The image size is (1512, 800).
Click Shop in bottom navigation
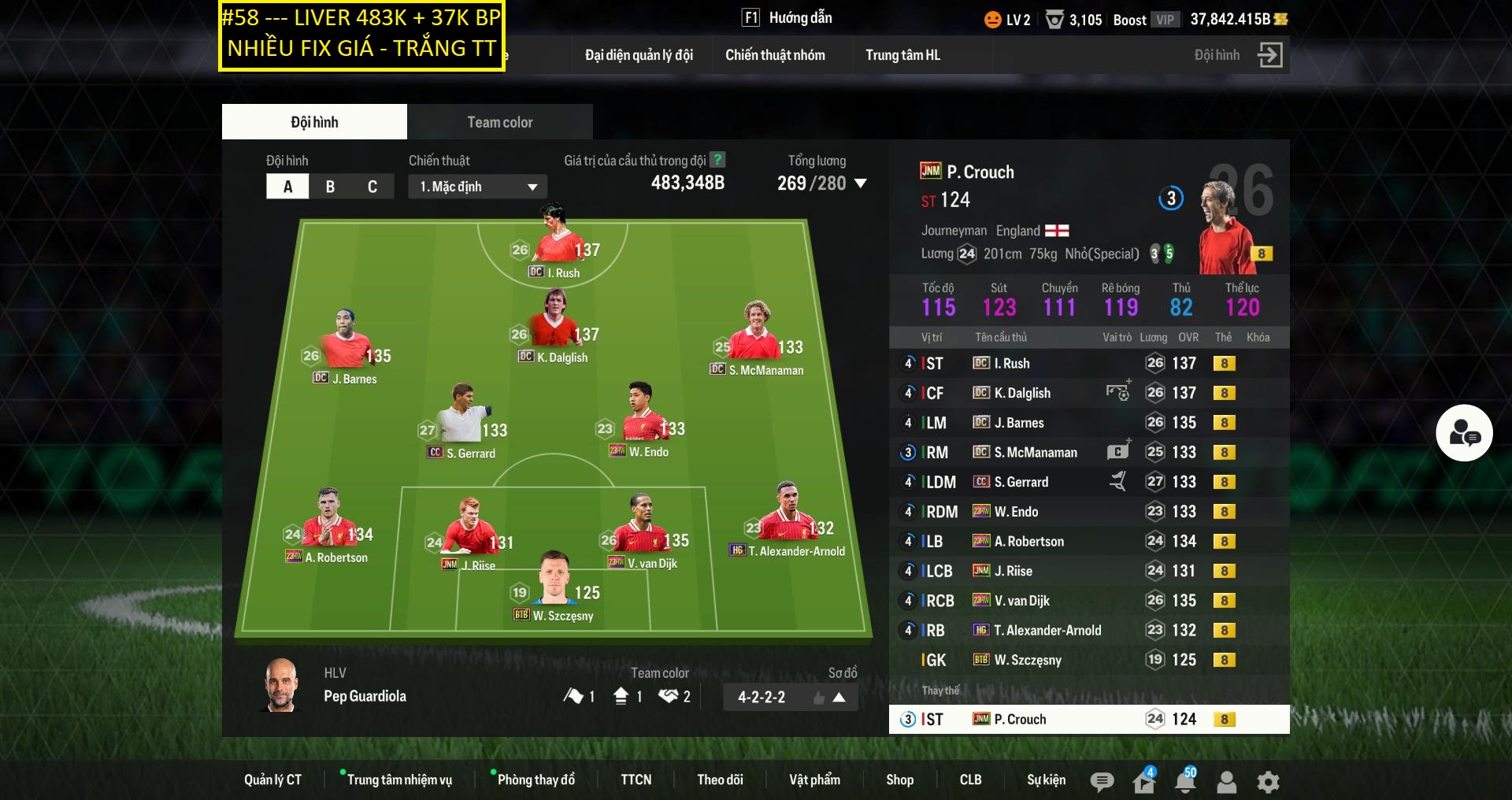pos(900,780)
